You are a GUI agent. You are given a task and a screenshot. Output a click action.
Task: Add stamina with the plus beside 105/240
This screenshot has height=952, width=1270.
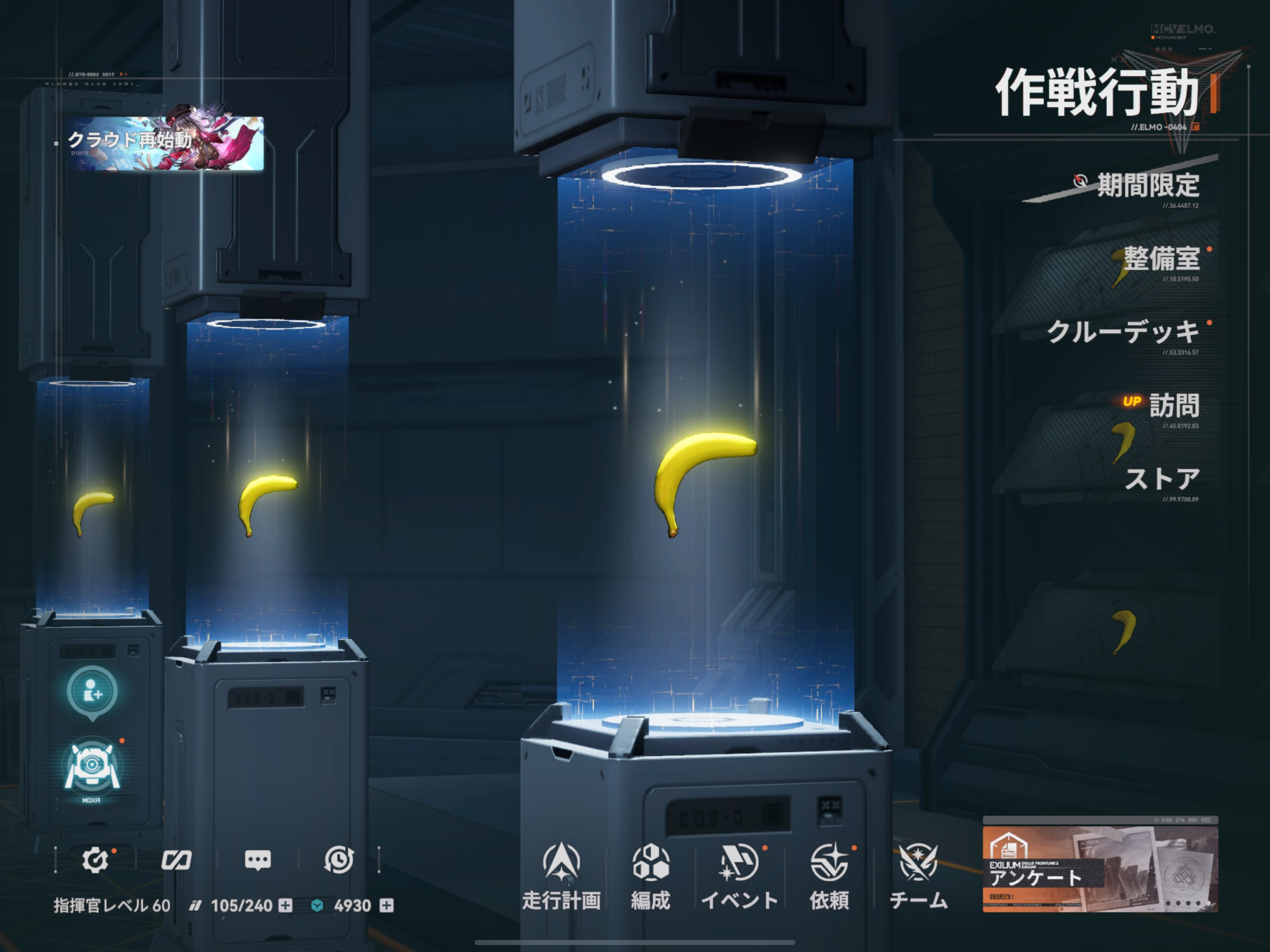[x=285, y=906]
